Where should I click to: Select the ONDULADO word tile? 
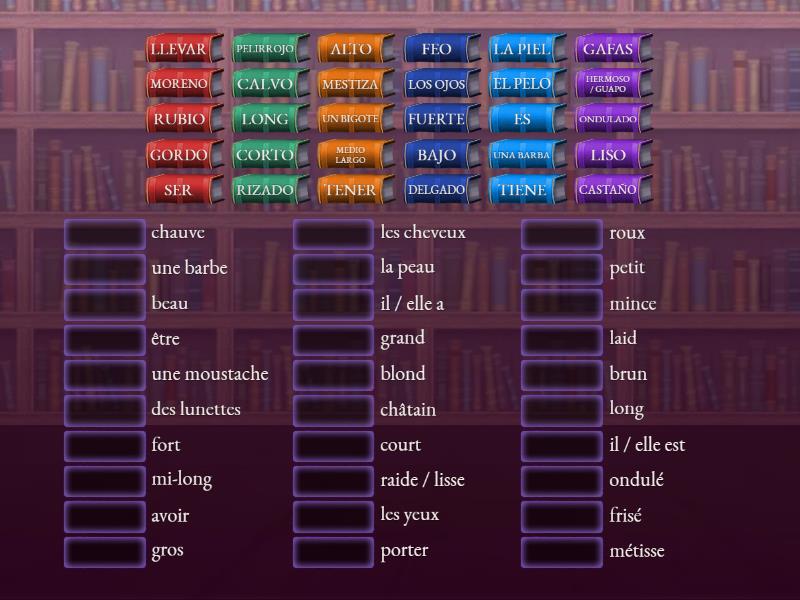click(608, 119)
